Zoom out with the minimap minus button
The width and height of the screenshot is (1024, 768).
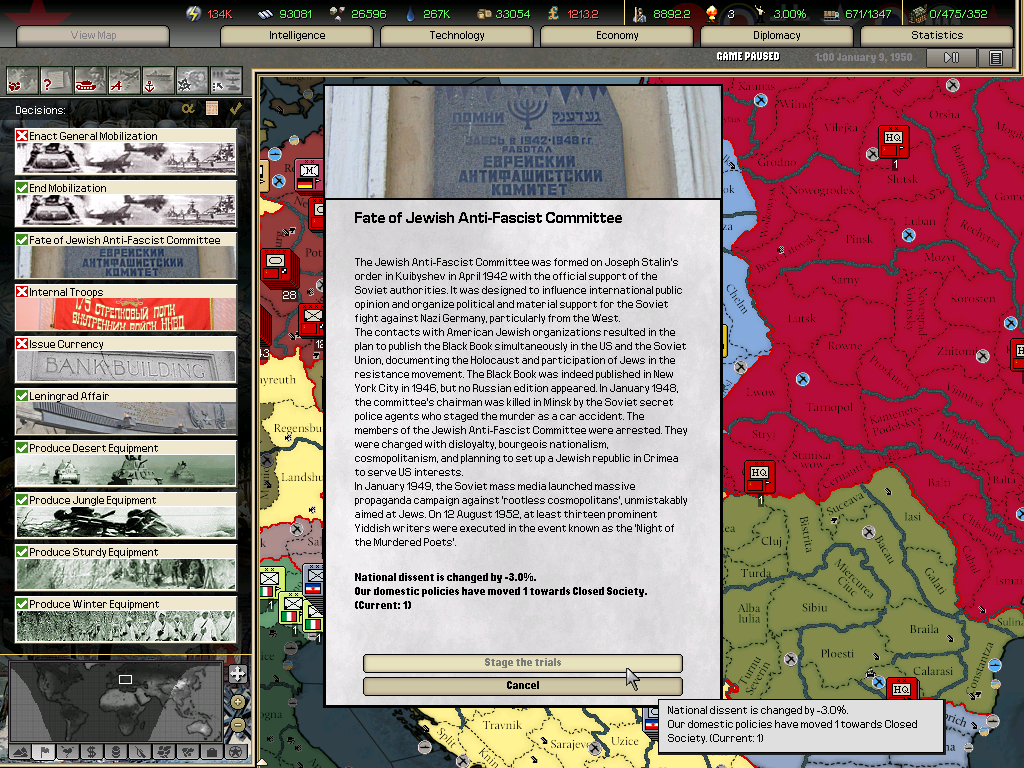point(237,724)
